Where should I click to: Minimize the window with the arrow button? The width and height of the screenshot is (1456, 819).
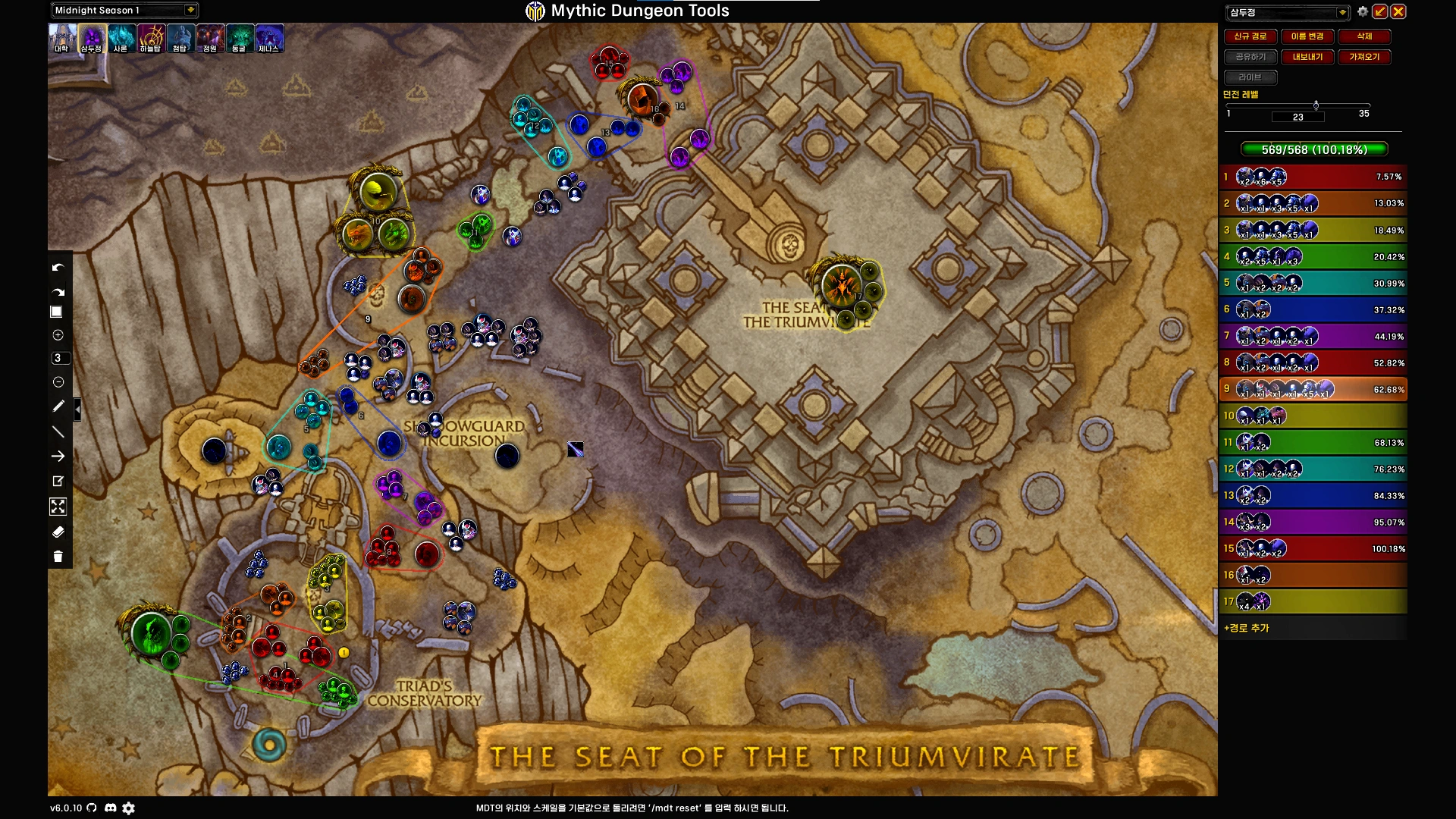coord(1380,11)
